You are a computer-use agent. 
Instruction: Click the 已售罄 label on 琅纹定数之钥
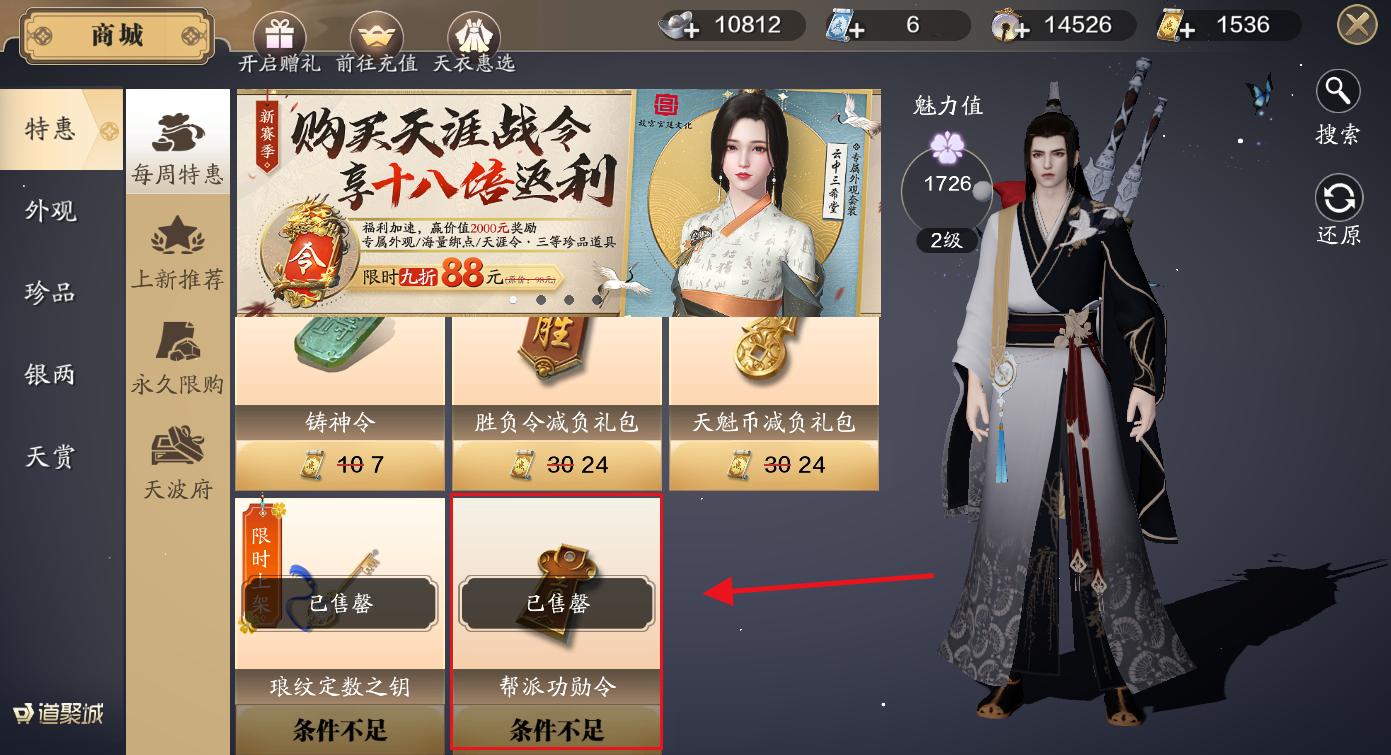click(x=338, y=604)
